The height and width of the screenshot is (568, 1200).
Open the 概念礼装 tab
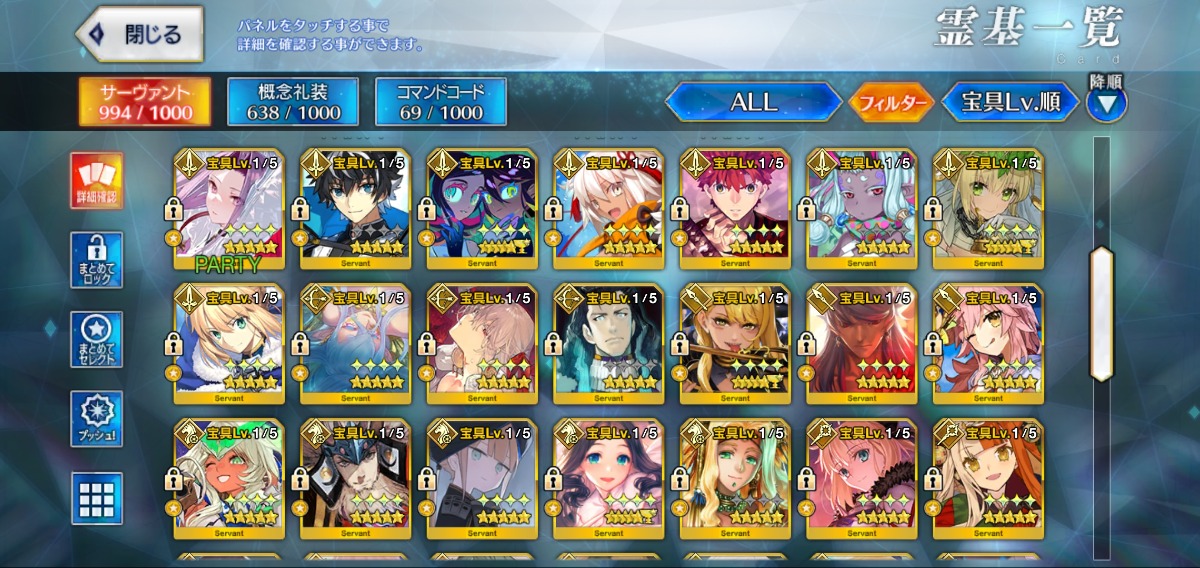[291, 102]
